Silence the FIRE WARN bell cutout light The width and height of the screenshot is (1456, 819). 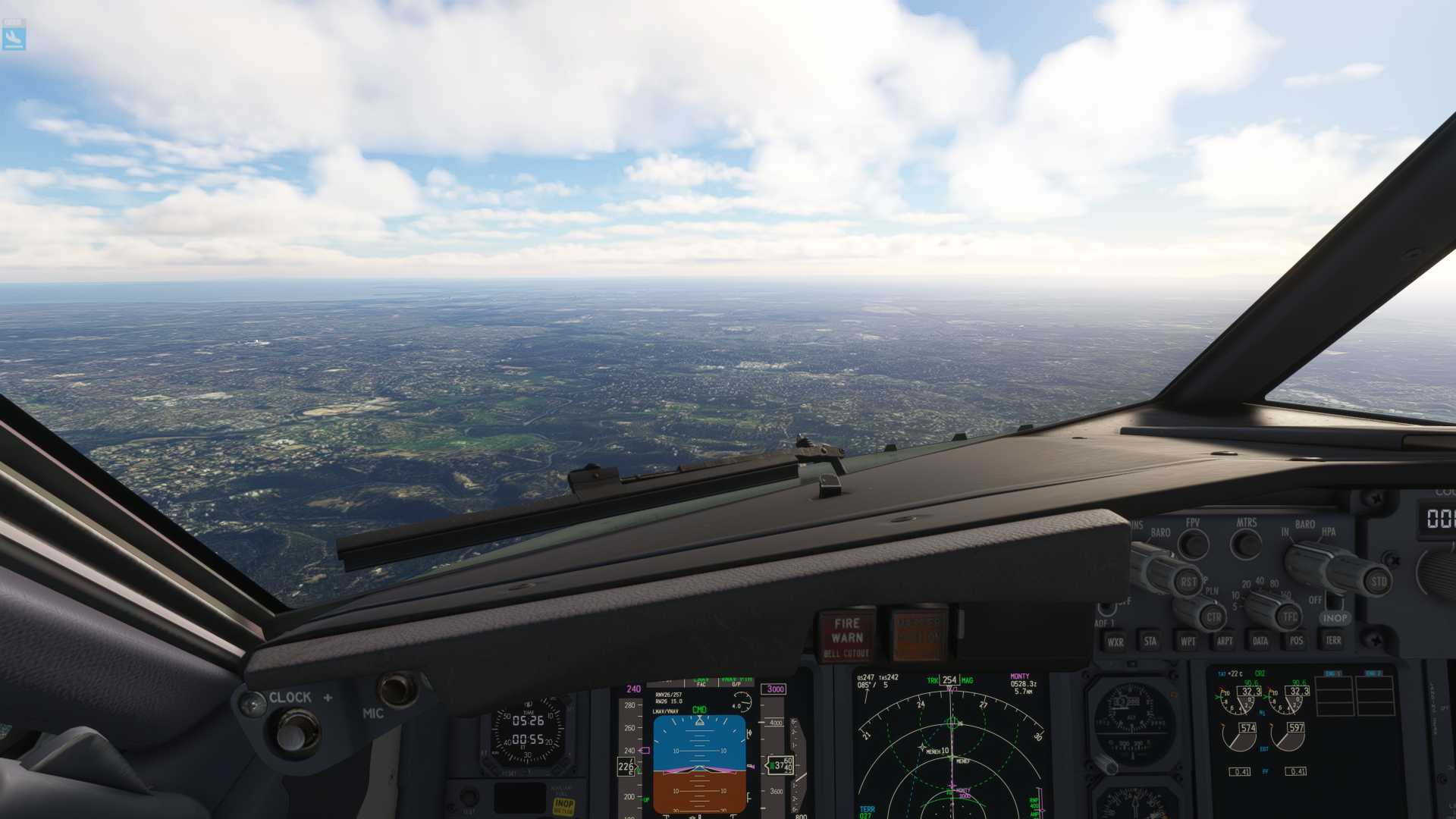(846, 635)
